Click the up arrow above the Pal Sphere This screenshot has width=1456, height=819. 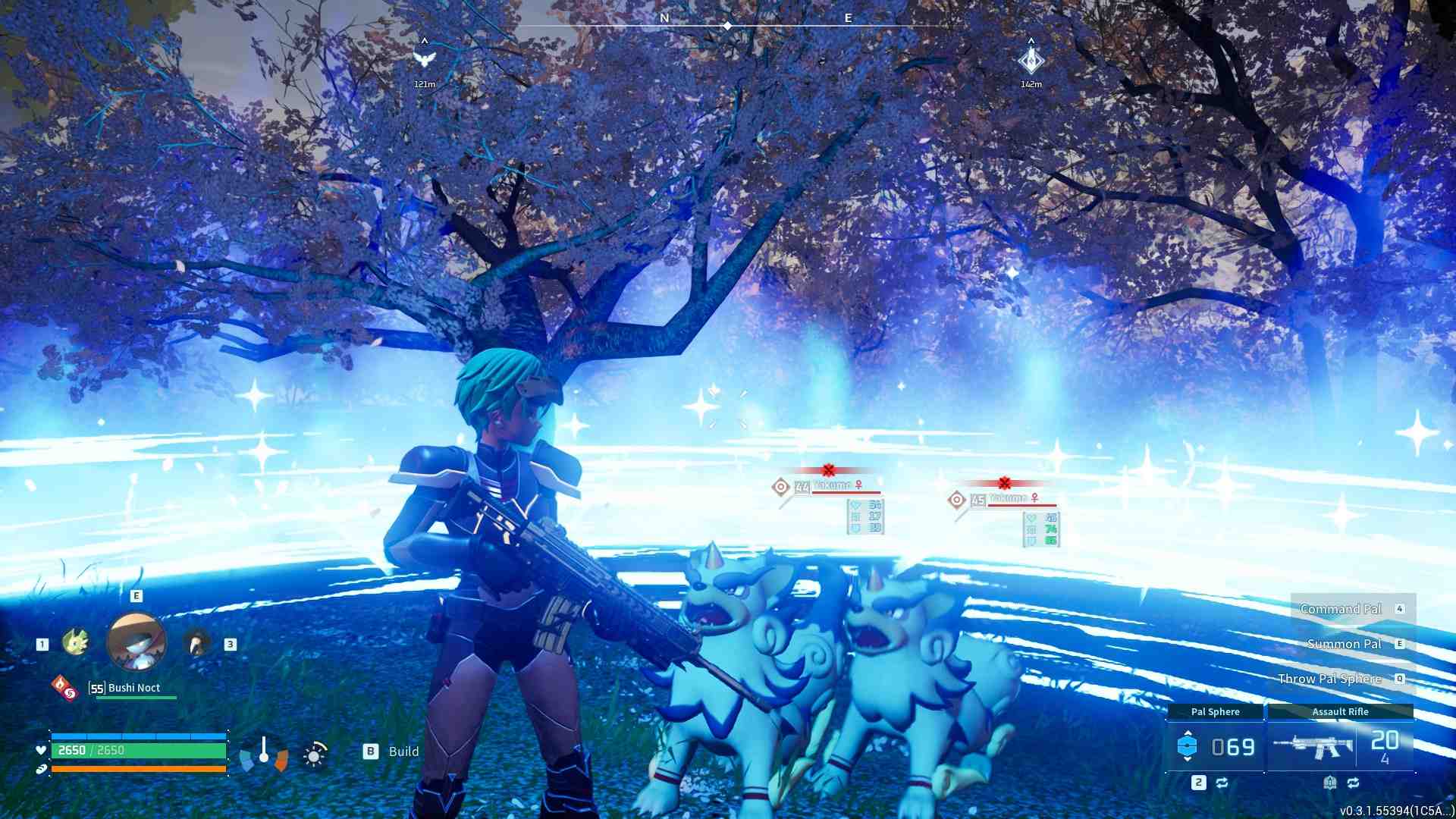tap(1188, 733)
